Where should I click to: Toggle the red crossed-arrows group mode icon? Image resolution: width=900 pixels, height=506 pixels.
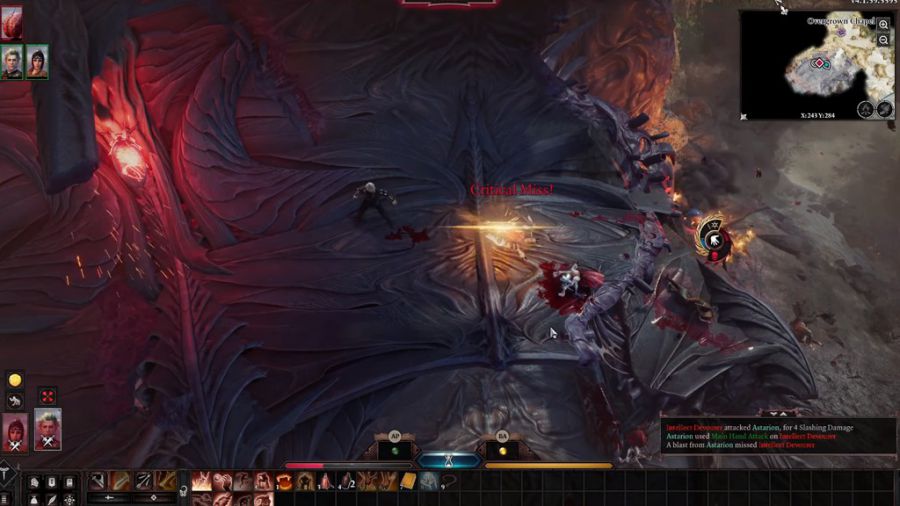coord(47,396)
